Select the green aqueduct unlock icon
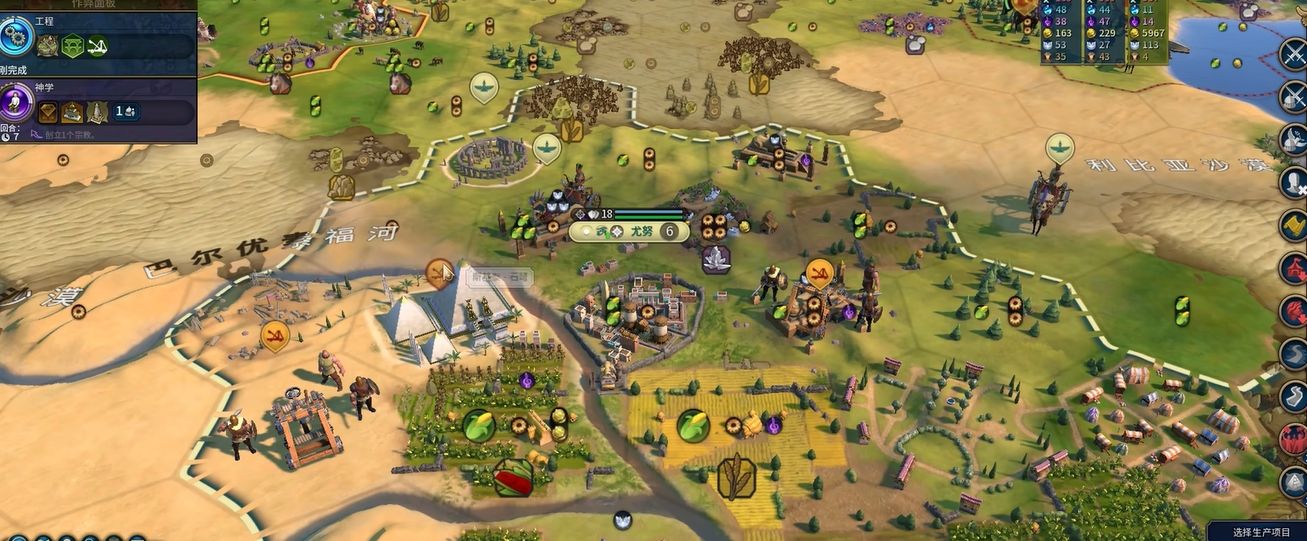 [x=73, y=46]
